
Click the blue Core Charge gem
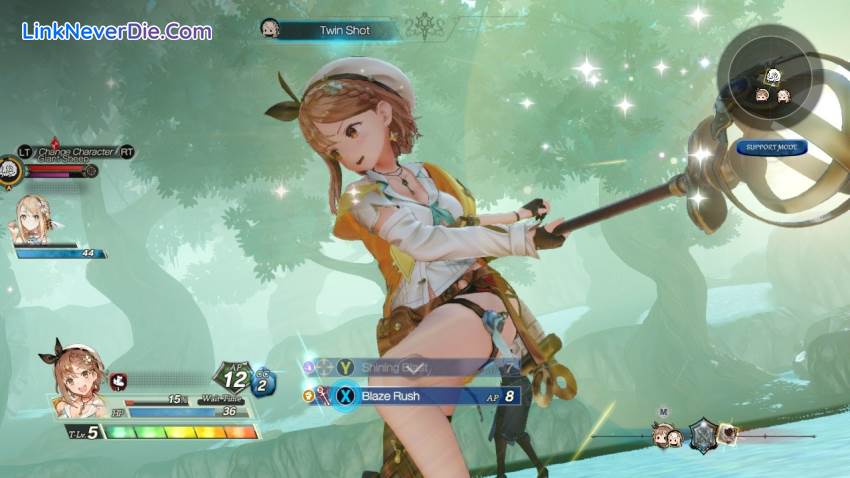pos(263,382)
